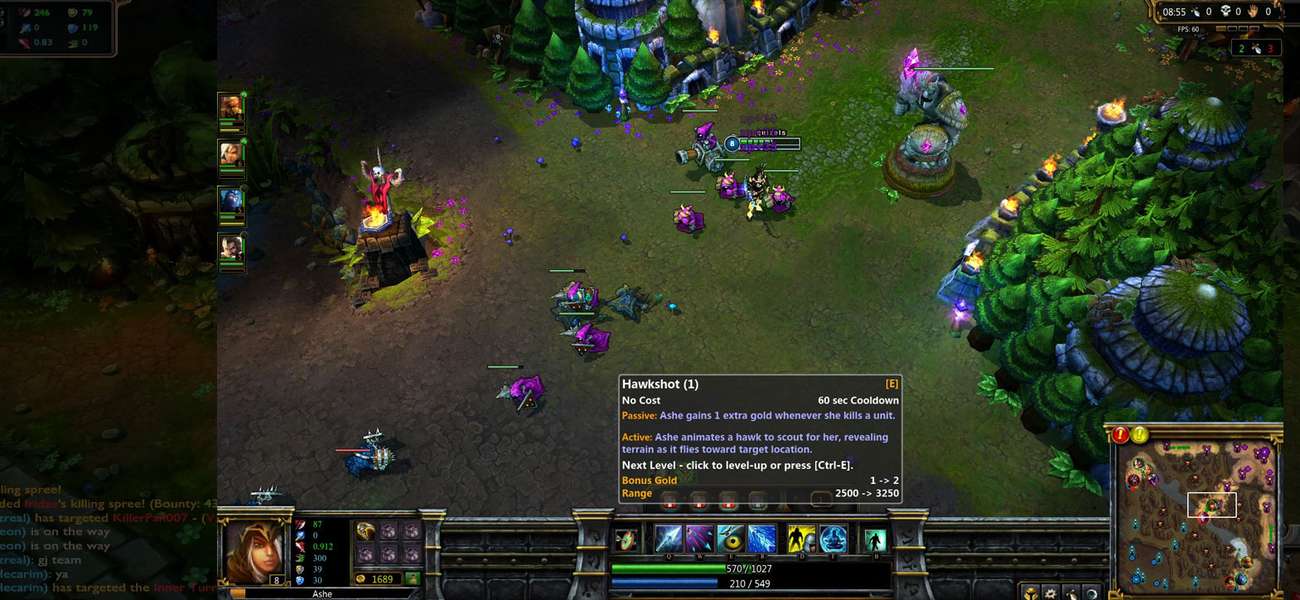Click on the minimap
The height and width of the screenshot is (600, 1300).
point(1194,510)
